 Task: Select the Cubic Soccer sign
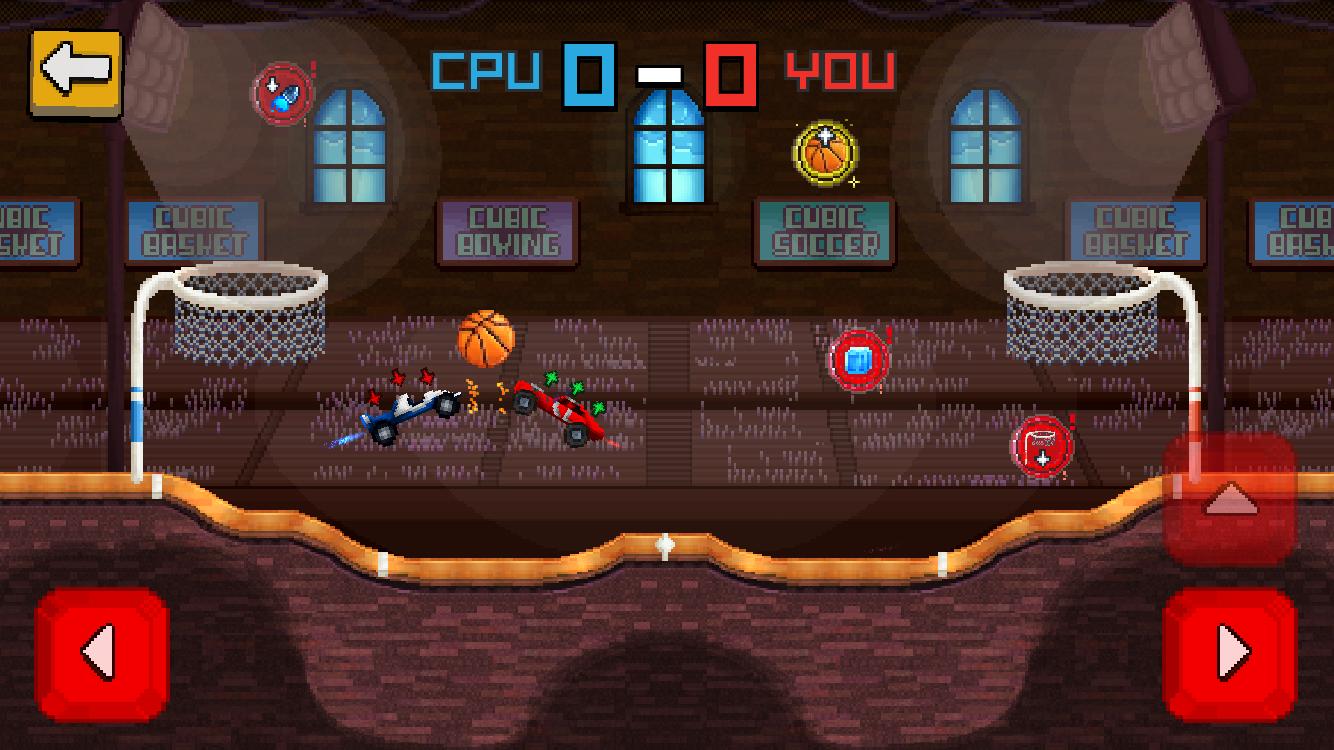823,230
